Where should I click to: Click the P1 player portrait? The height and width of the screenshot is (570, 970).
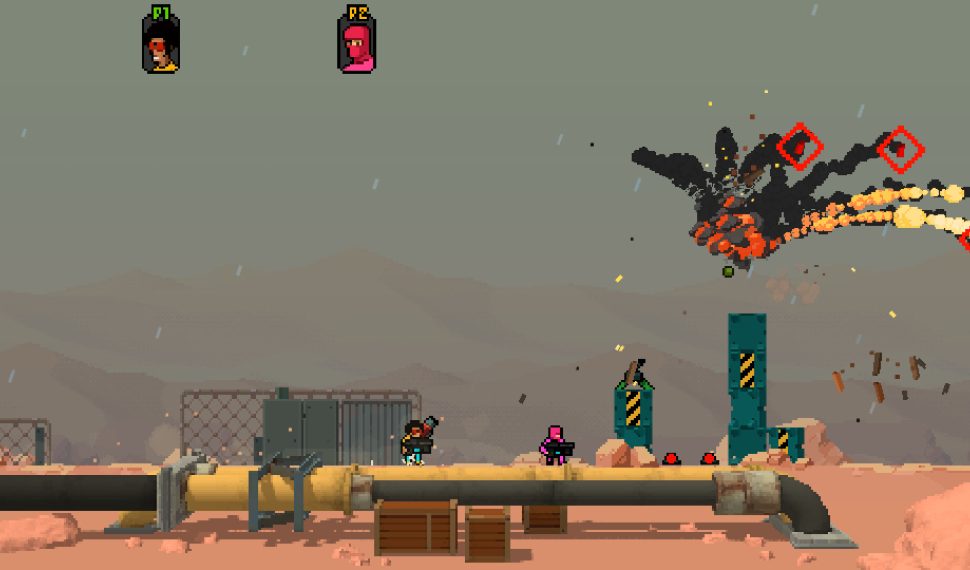click(160, 45)
